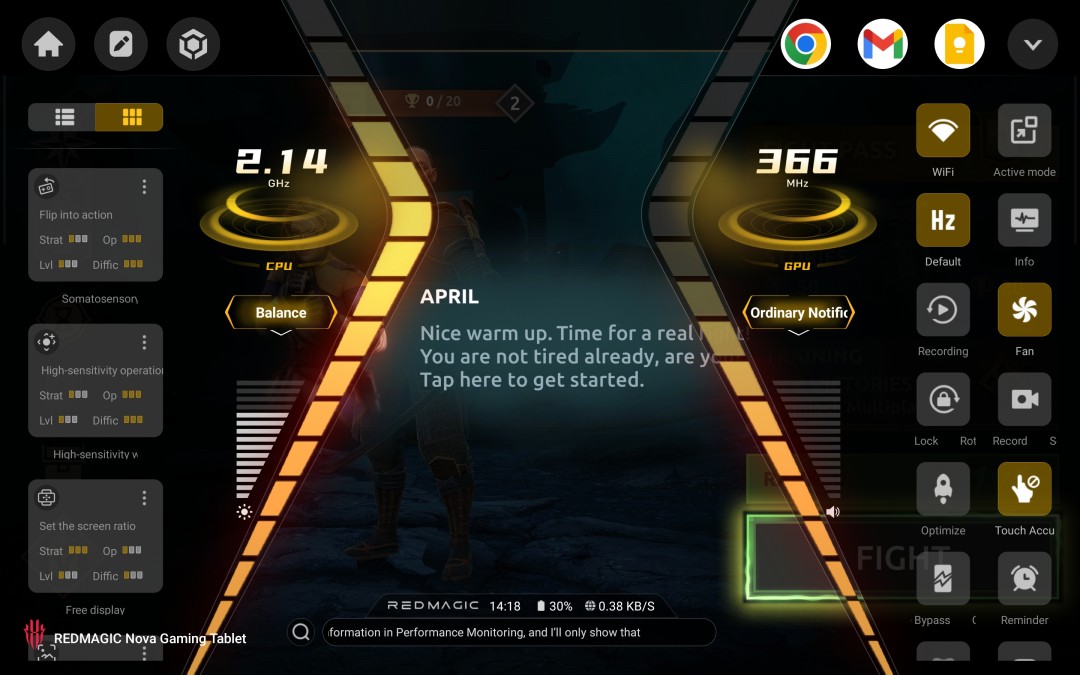The height and width of the screenshot is (675, 1080).
Task: Collapse the app shortcuts with the down arrow
Action: (x=1033, y=45)
